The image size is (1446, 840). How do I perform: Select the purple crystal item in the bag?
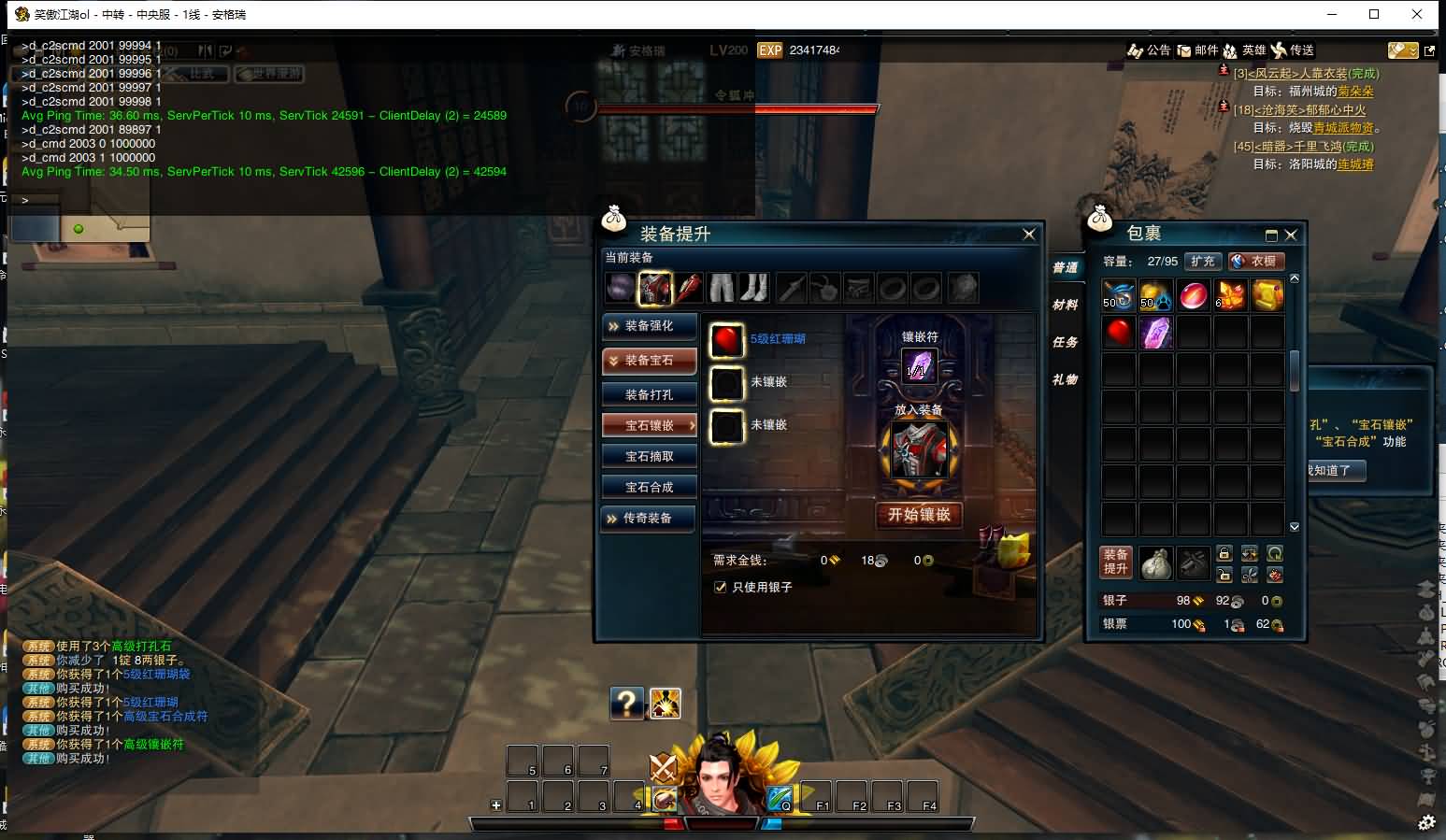point(1156,332)
